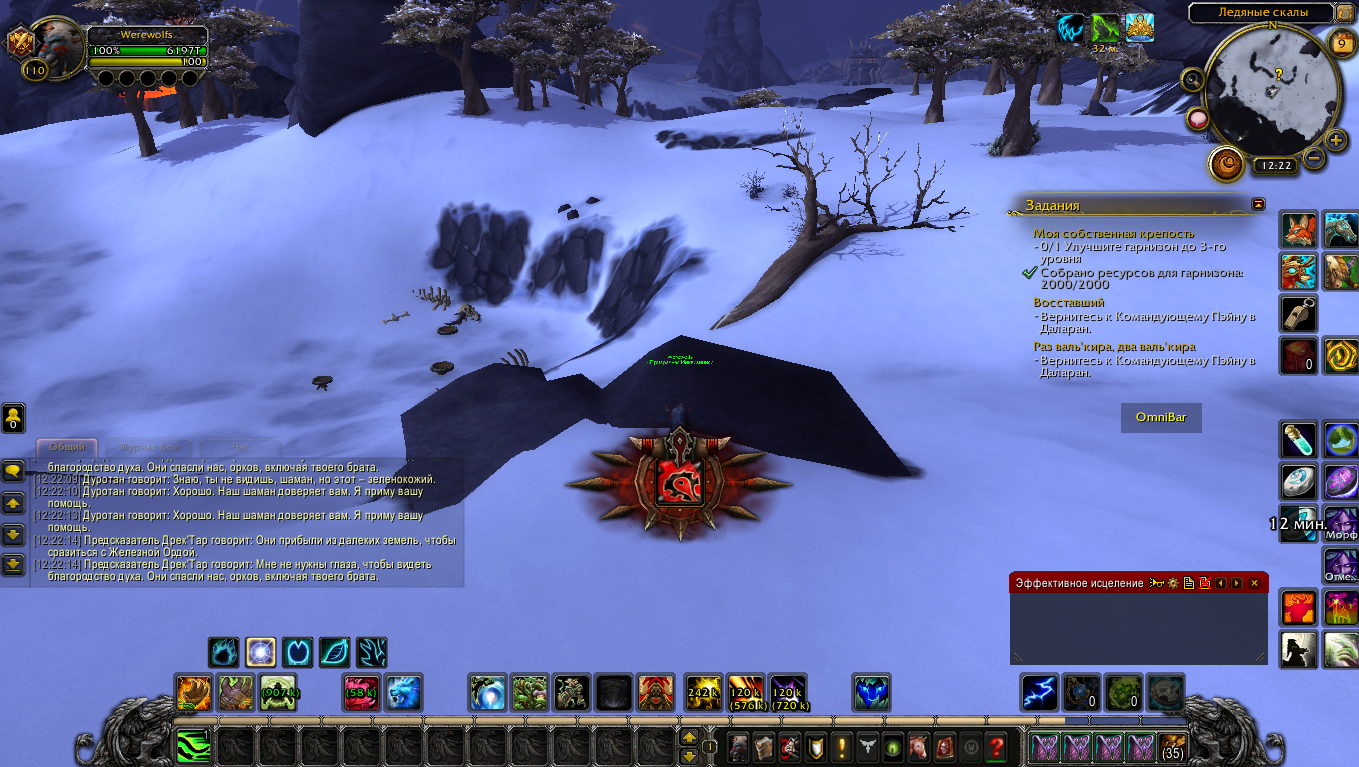
Task: Open the rightmost bag slot showing 35
Action: tap(1172, 746)
